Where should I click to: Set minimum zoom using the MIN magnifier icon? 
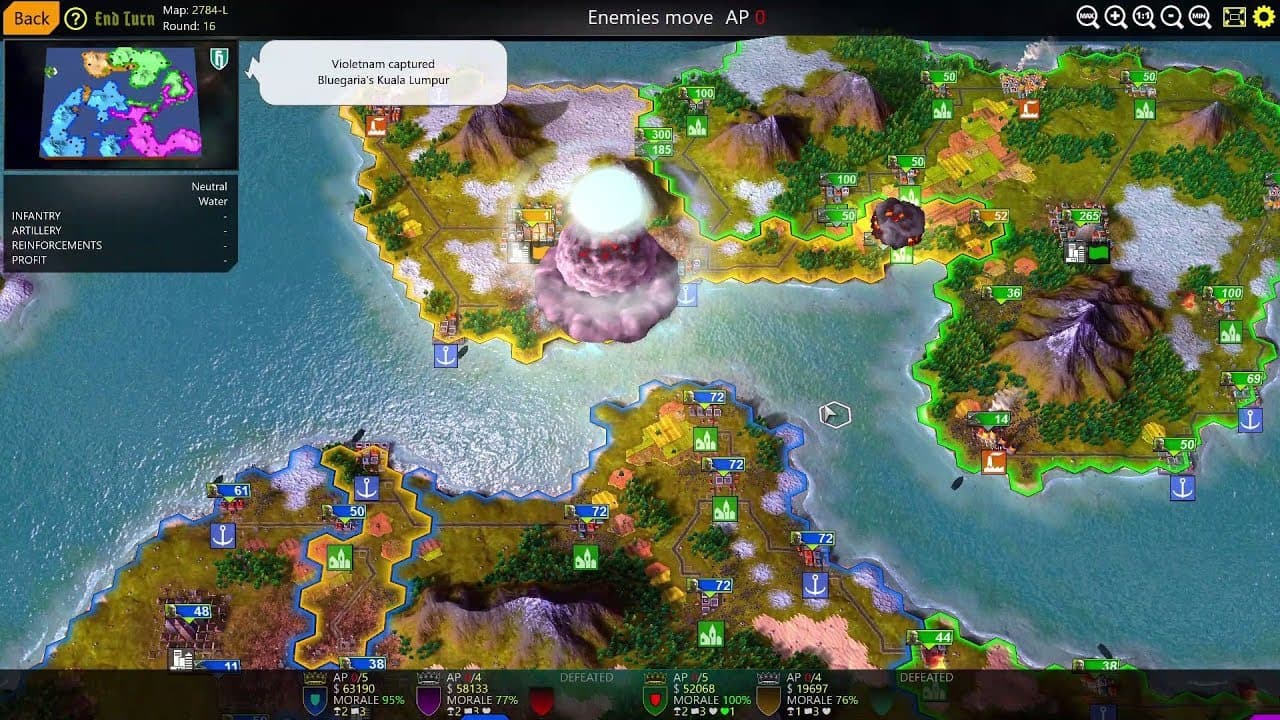click(1199, 16)
